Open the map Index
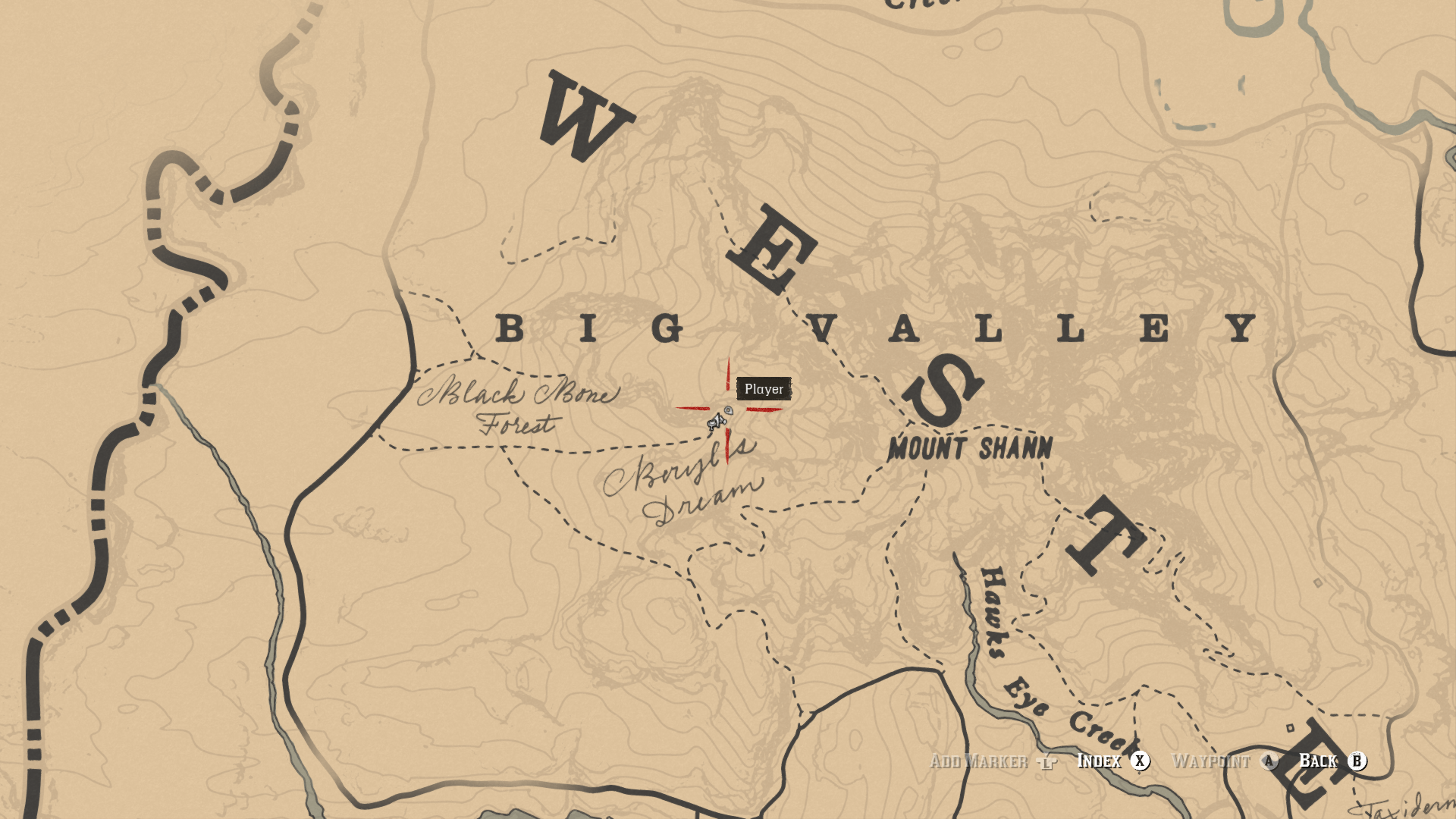Viewport: 1456px width, 819px height. coord(1100,761)
